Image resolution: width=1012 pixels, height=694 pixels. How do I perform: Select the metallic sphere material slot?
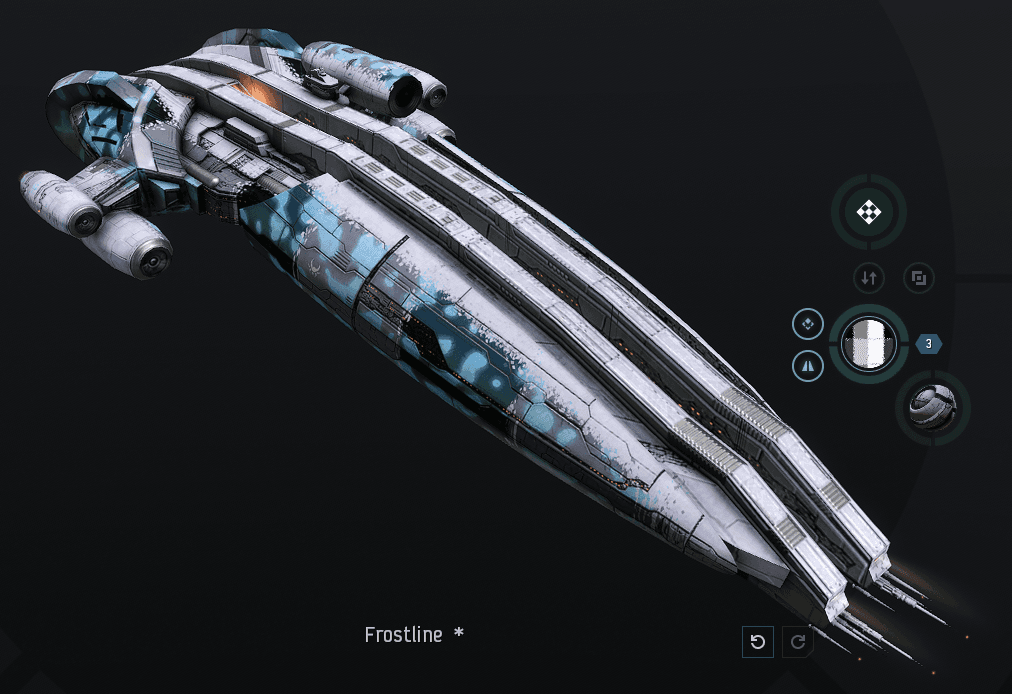(933, 406)
